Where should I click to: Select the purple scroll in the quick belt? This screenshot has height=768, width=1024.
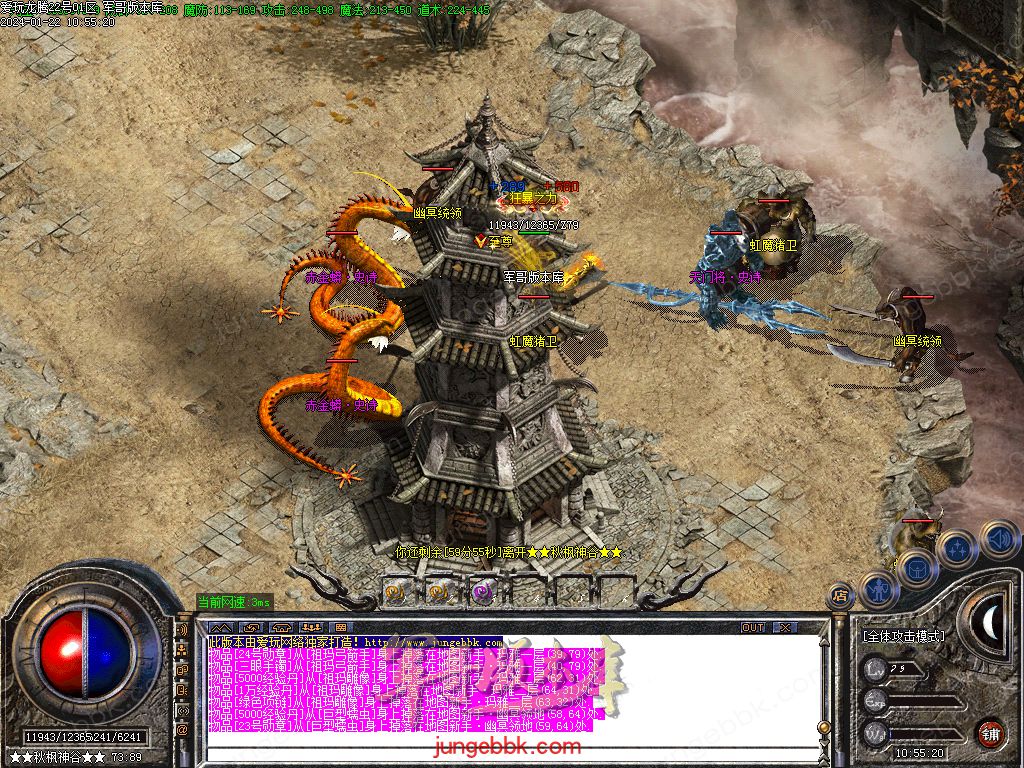(x=483, y=591)
